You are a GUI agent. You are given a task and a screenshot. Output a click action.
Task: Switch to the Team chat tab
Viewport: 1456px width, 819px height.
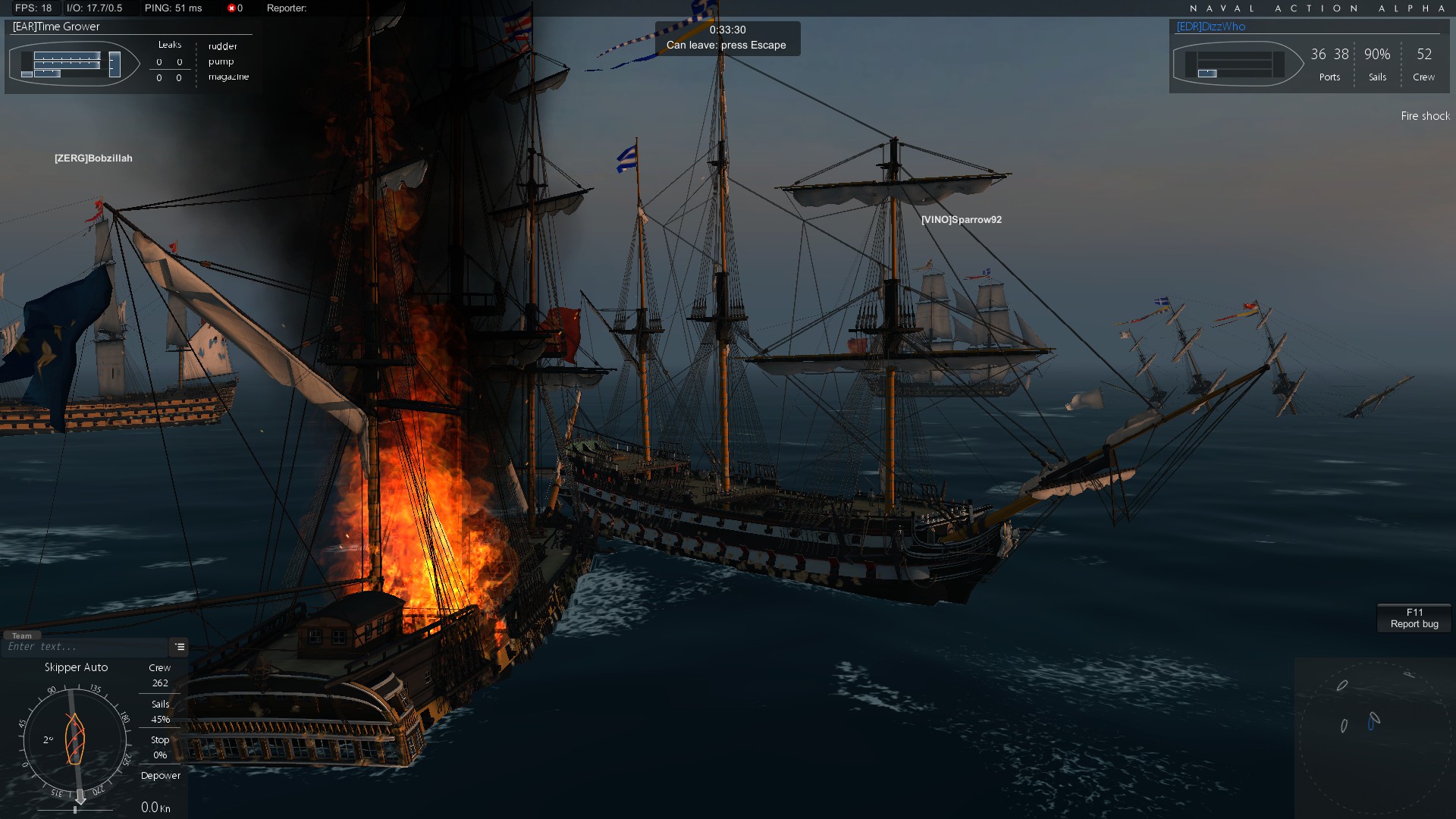tap(21, 635)
